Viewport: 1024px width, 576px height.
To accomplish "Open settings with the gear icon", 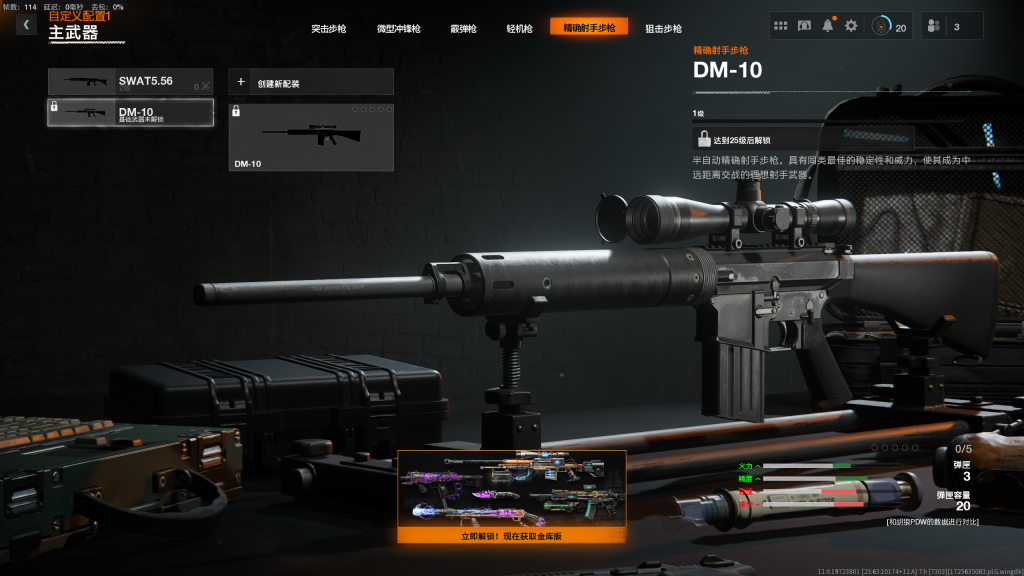I will (x=851, y=26).
